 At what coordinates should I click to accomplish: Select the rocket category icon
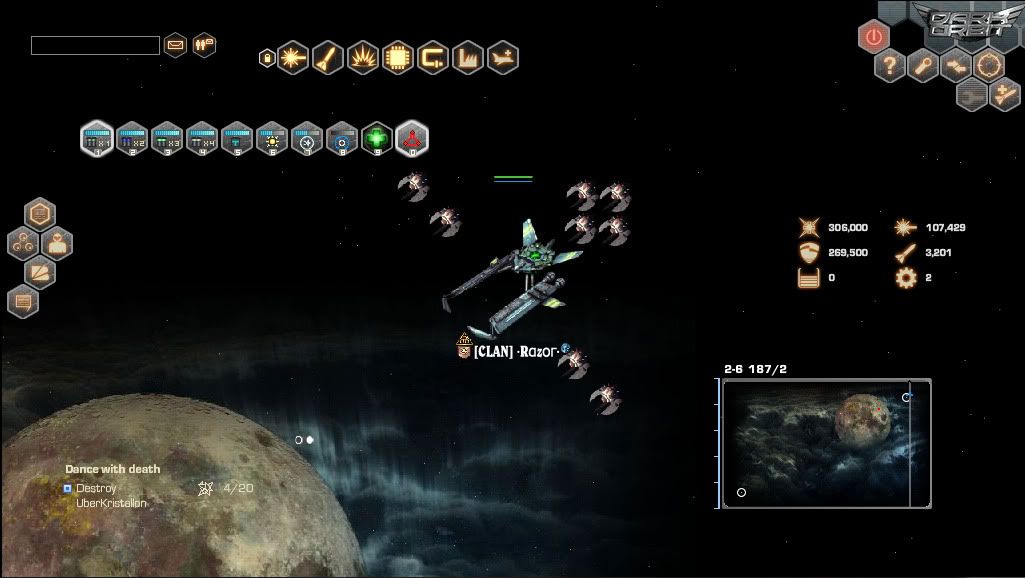click(328, 58)
